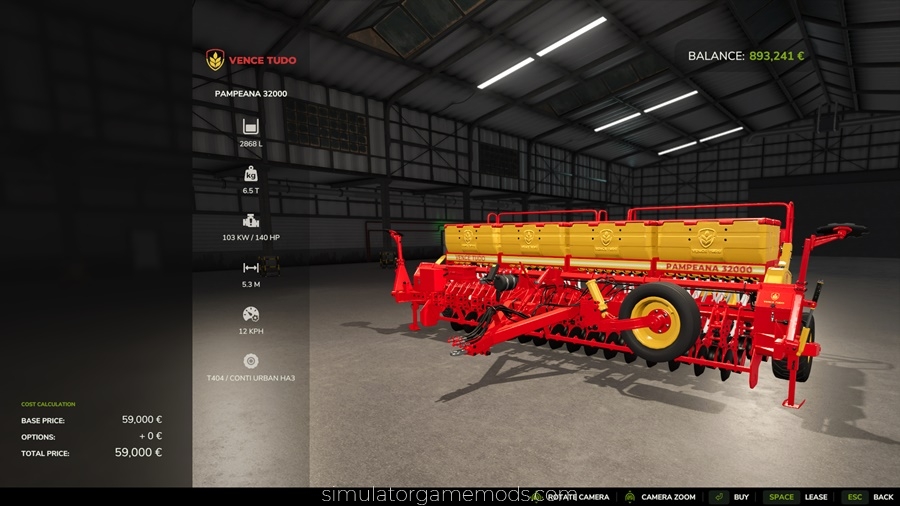
Task: Open the simulatorgamemods.com watermark link
Action: pyautogui.click(x=448, y=495)
